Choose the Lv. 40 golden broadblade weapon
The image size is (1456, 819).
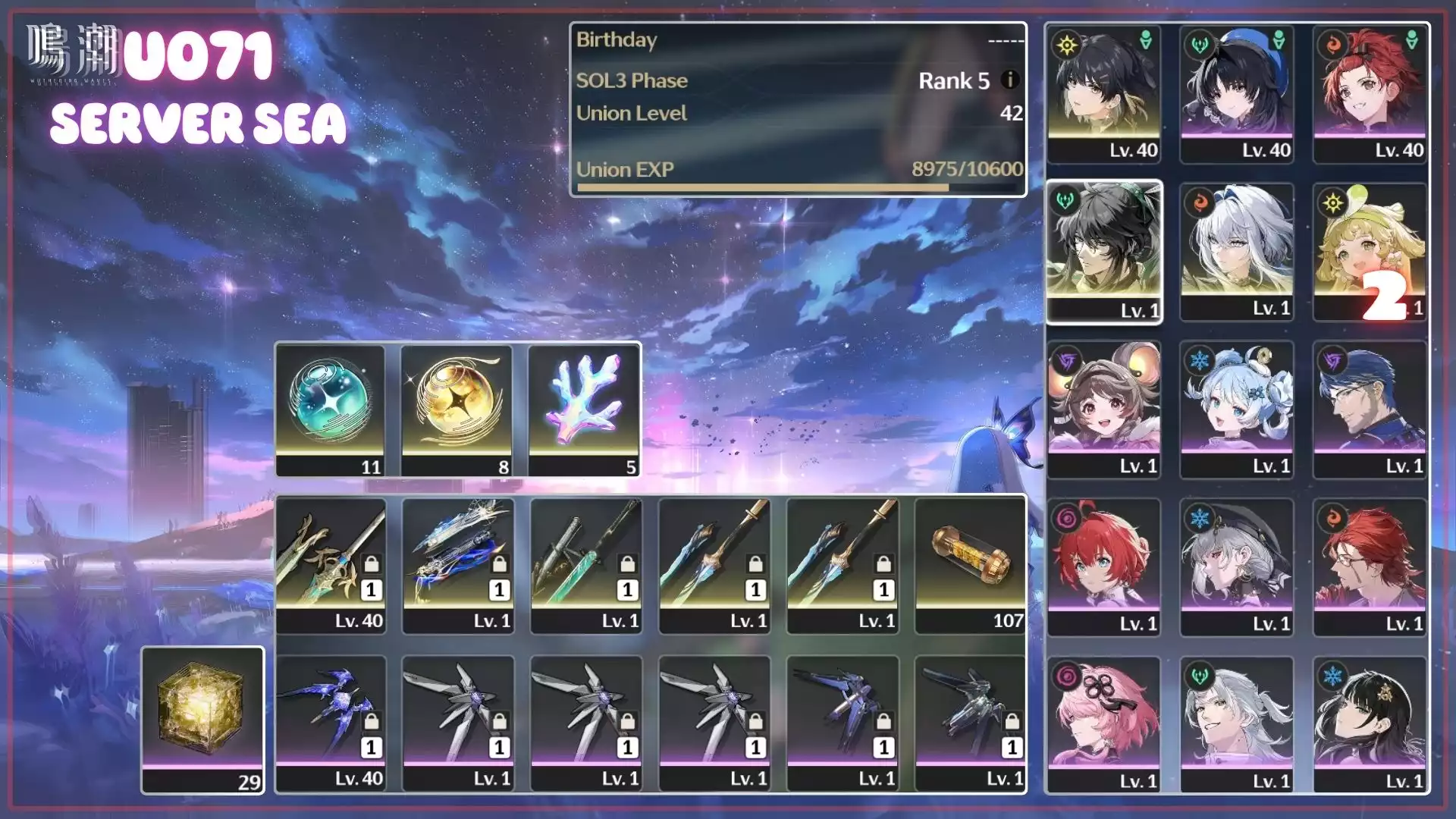coord(331,565)
